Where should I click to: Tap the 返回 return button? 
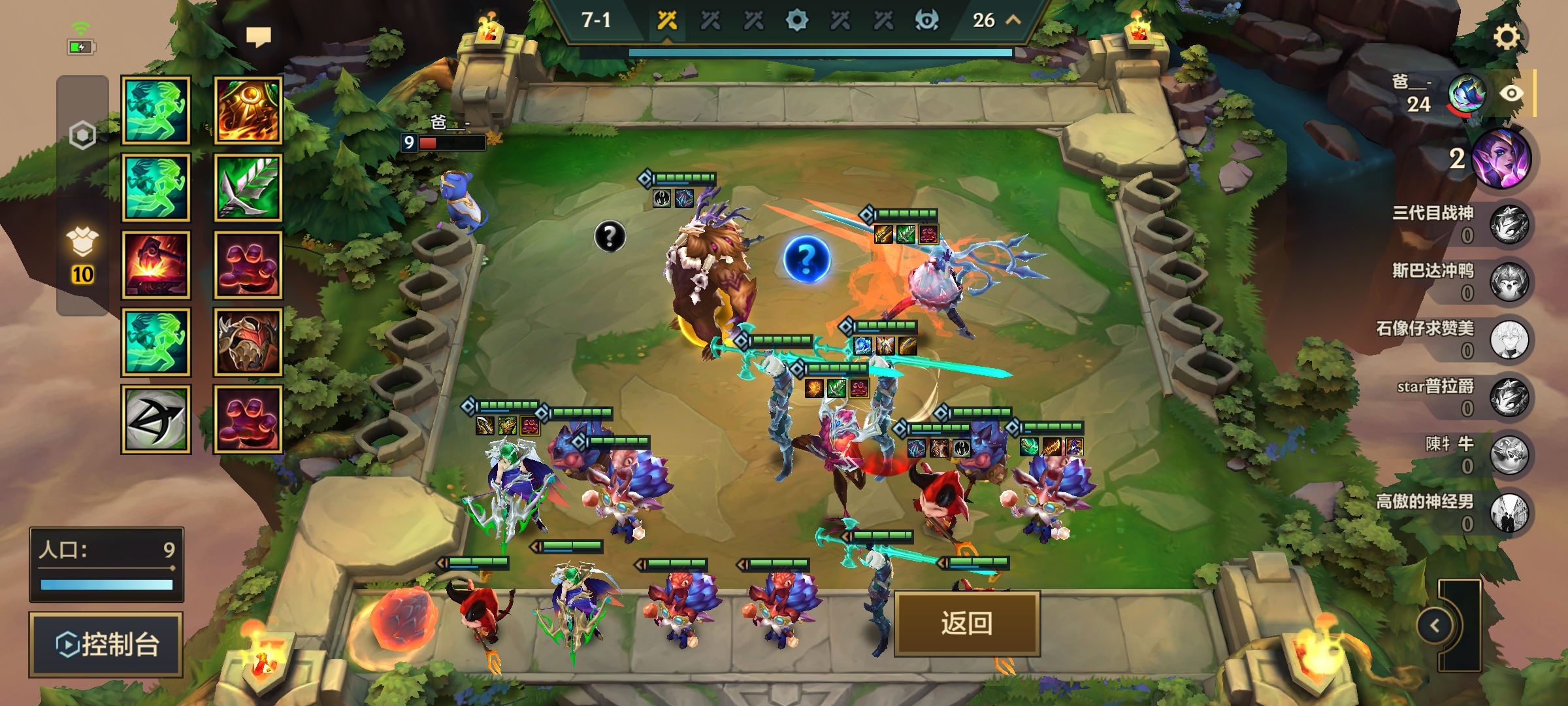click(966, 623)
